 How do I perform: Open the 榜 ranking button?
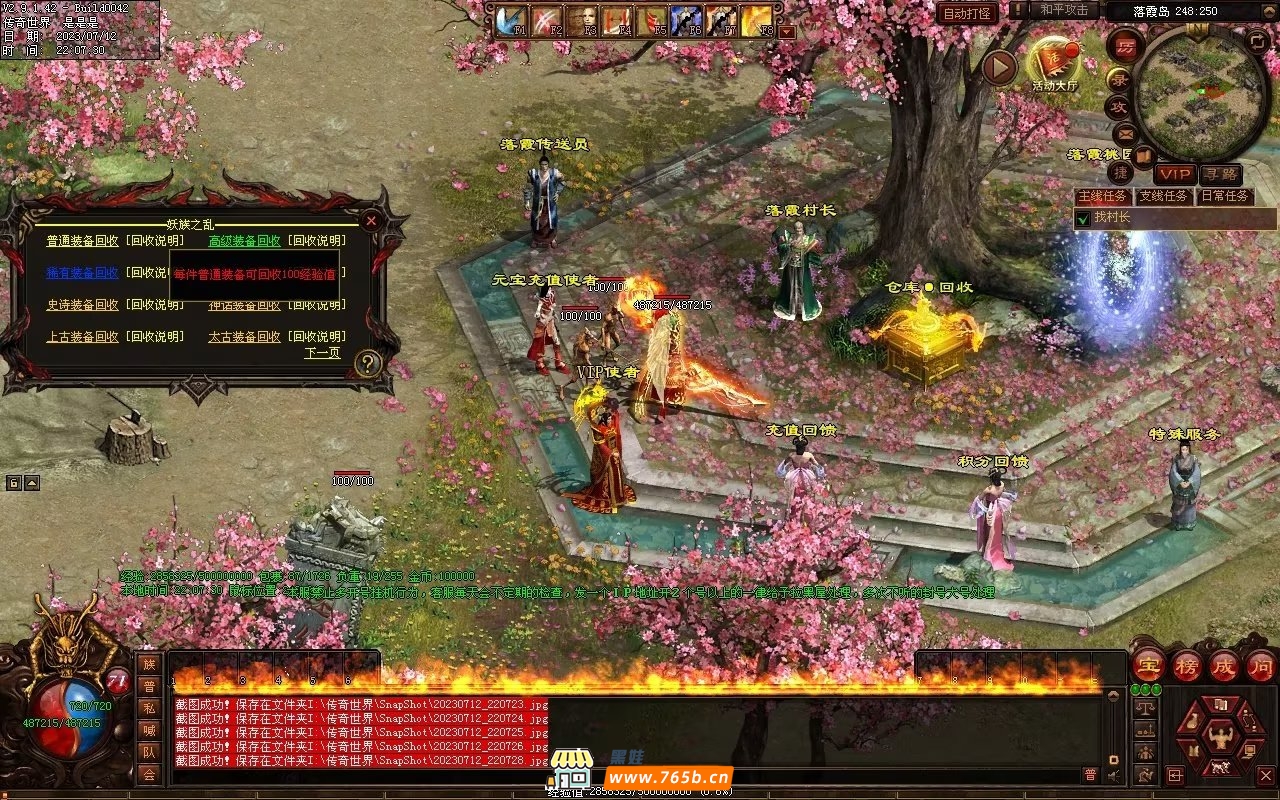pyautogui.click(x=1187, y=665)
